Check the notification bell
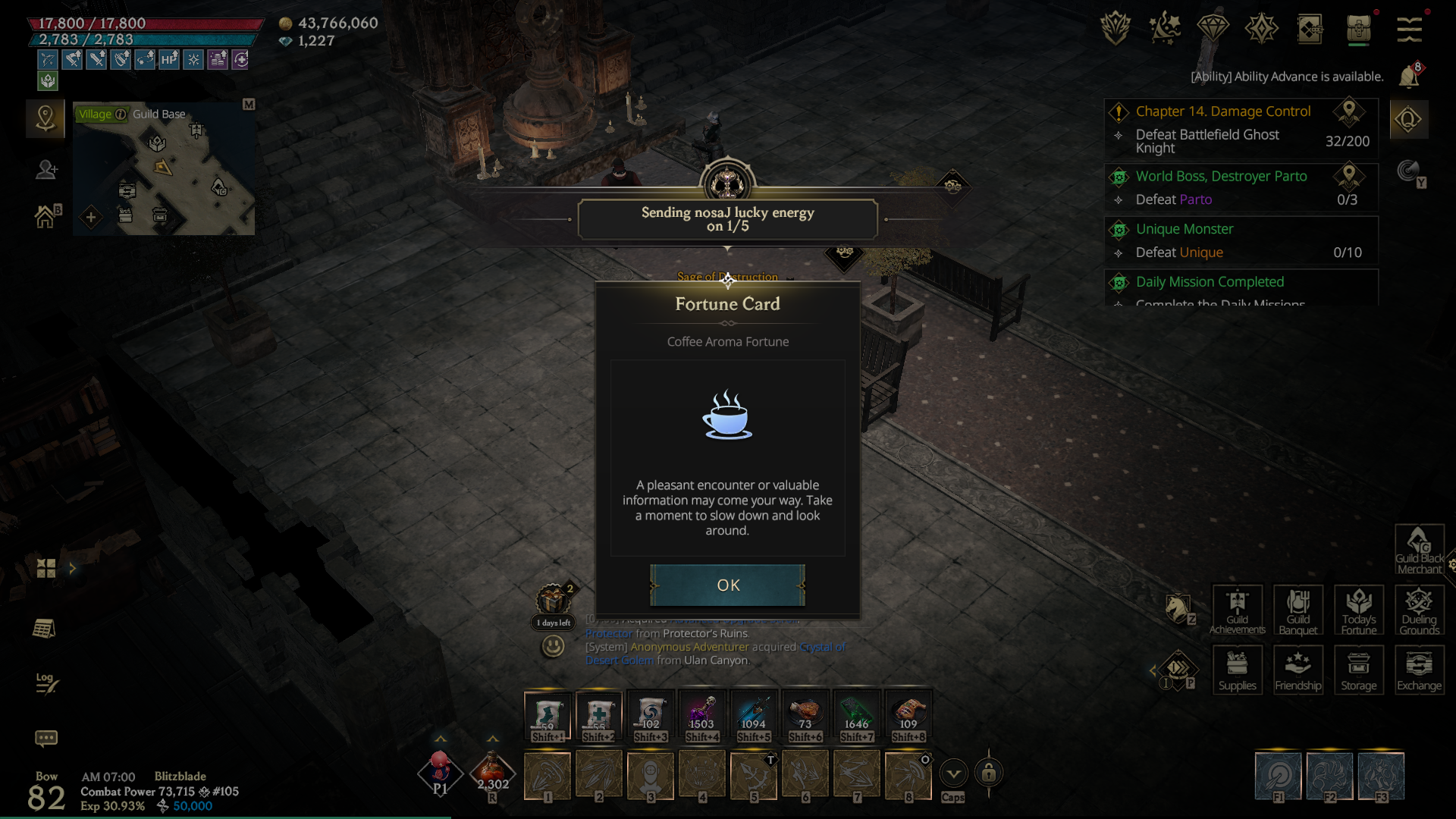1456x819 pixels. click(1408, 77)
